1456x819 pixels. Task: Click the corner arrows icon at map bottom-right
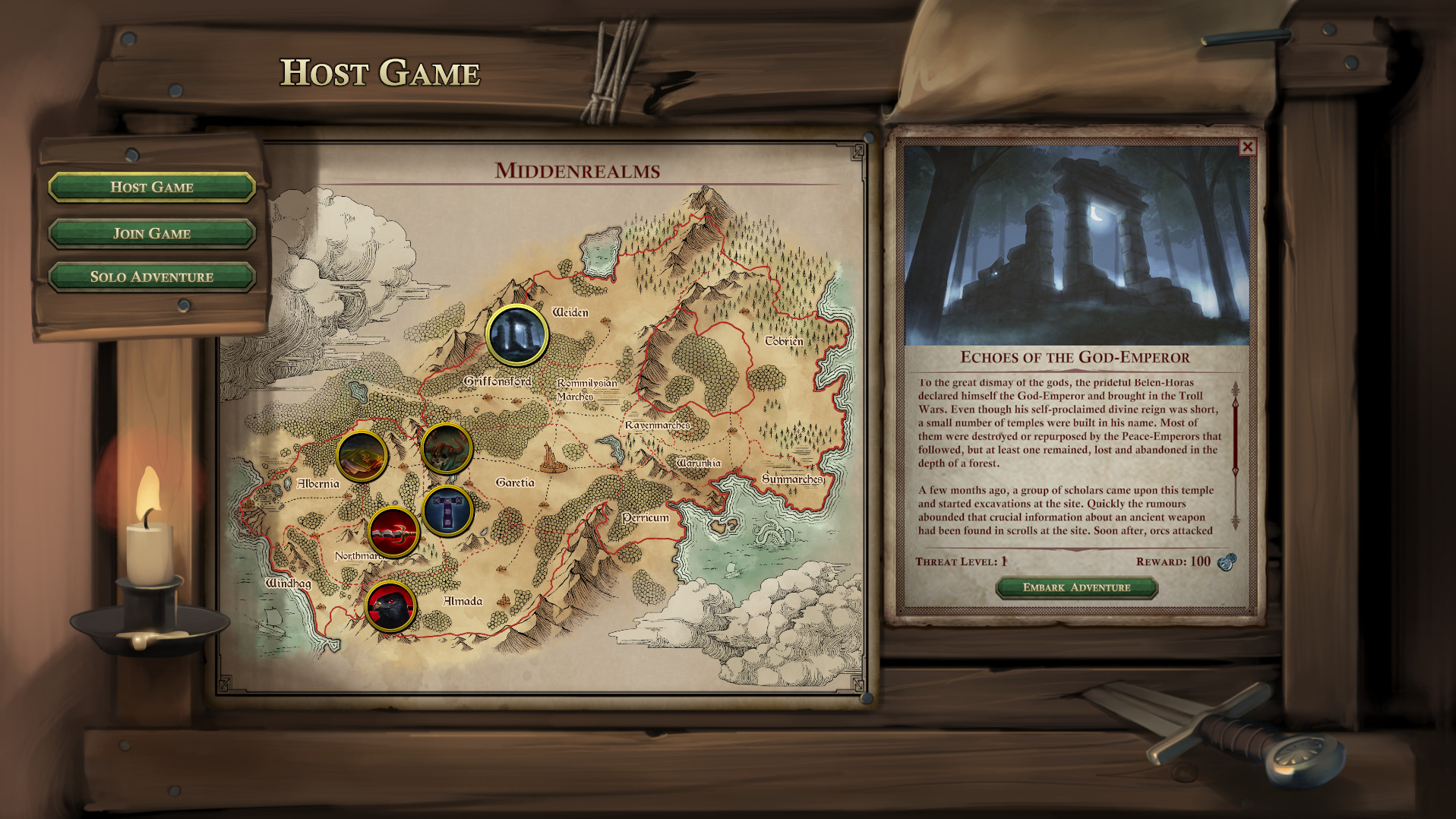pyautogui.click(x=857, y=685)
